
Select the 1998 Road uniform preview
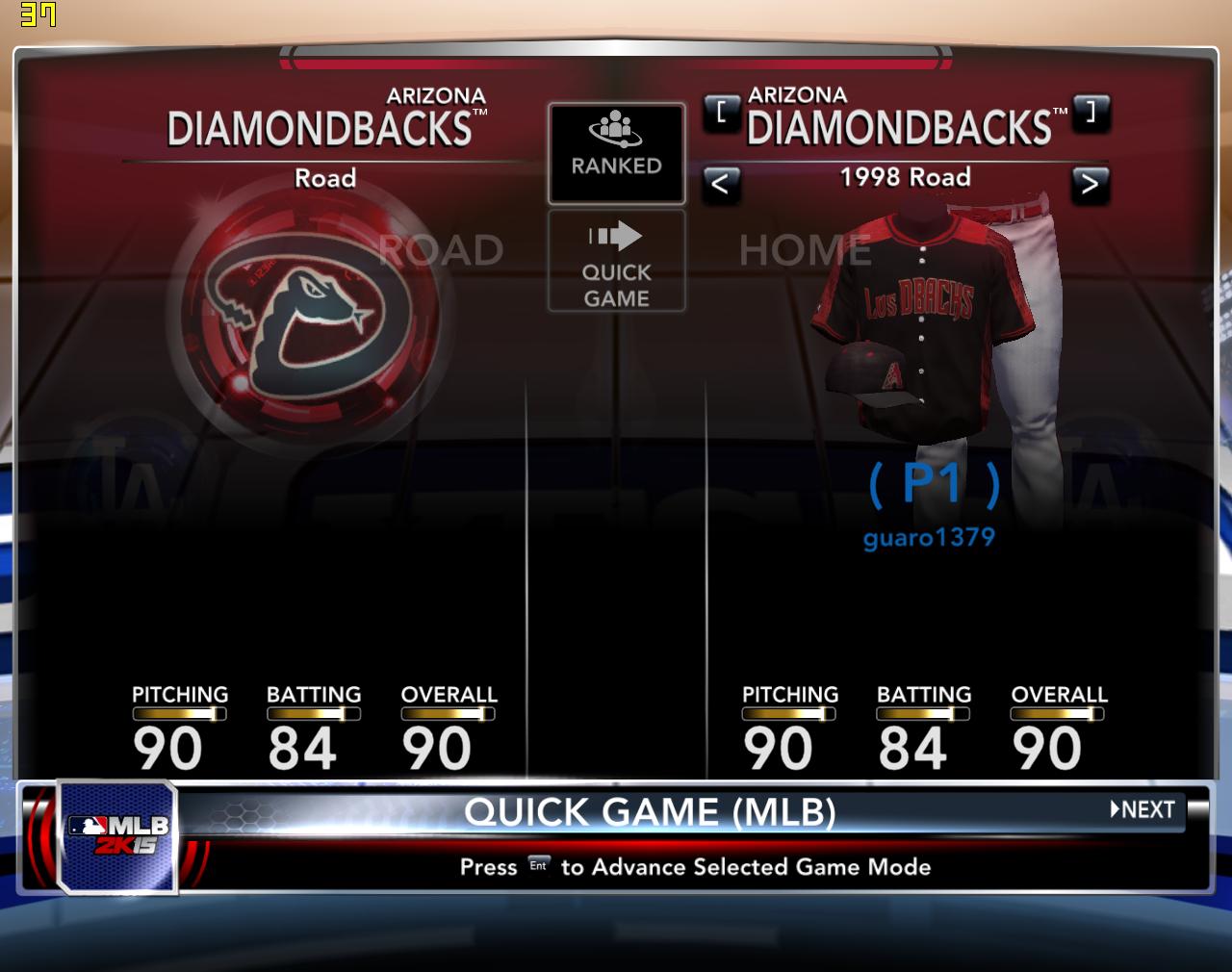click(x=924, y=327)
